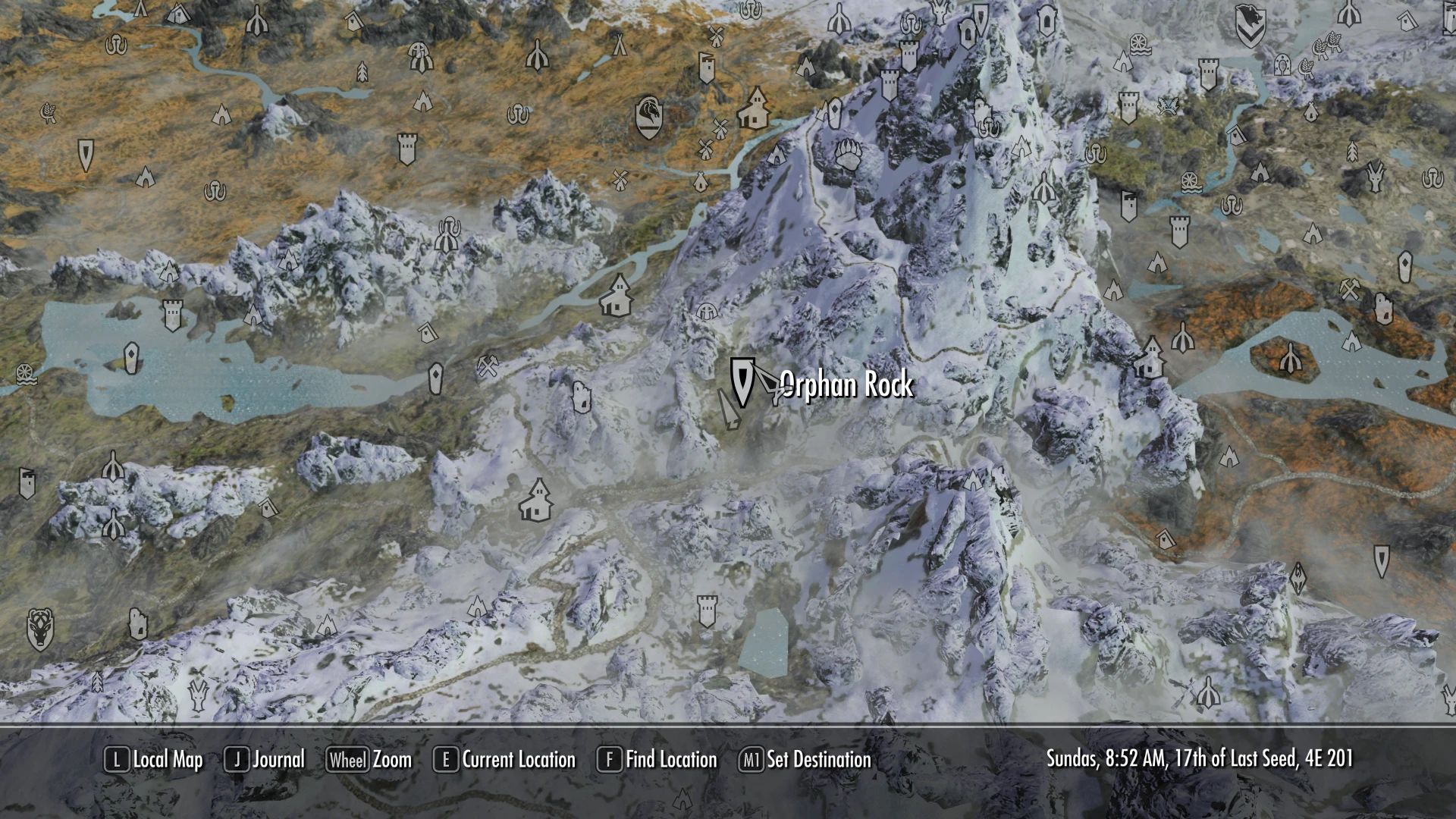Screen dimensions: 1456x819
Task: Click the Orphan Rock map marker
Action: (742, 383)
